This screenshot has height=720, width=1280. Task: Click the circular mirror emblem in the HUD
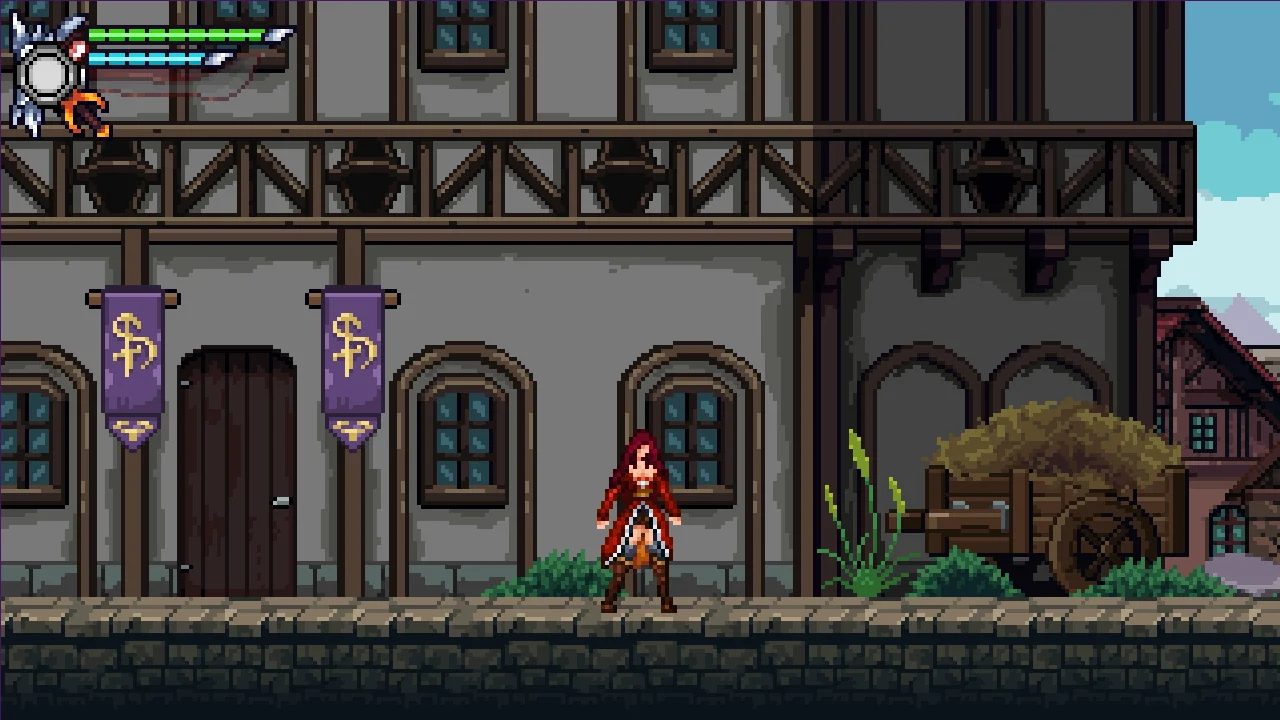coord(47,73)
